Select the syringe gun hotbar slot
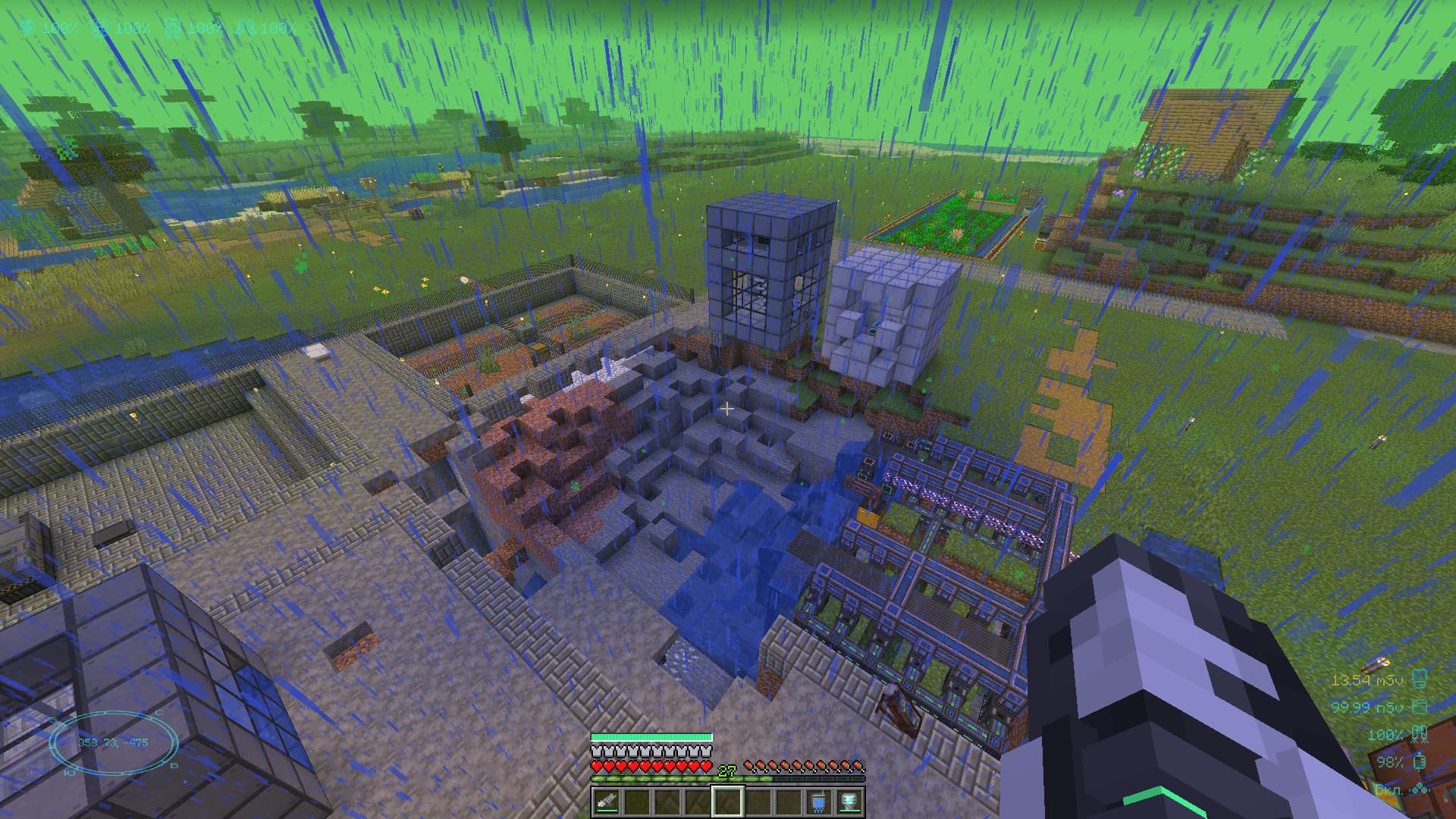Viewport: 1456px width, 819px height. click(607, 801)
